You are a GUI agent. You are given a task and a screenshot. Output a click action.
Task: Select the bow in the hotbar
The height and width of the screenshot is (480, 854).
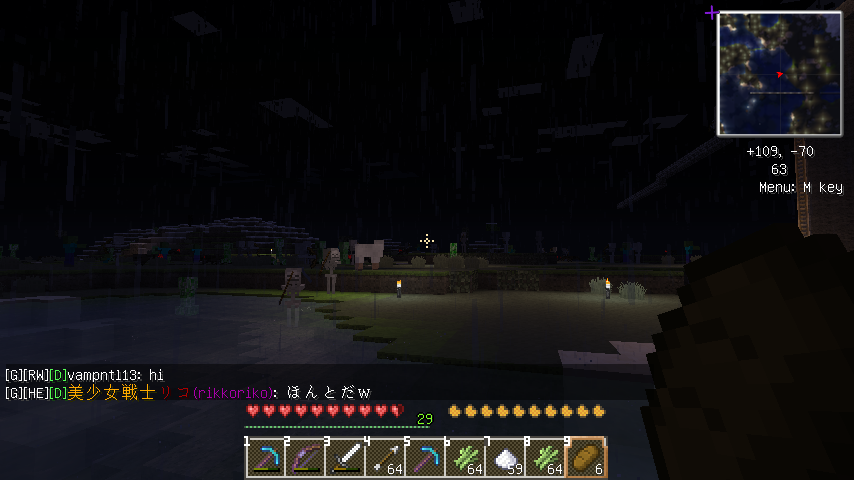[x=305, y=458]
